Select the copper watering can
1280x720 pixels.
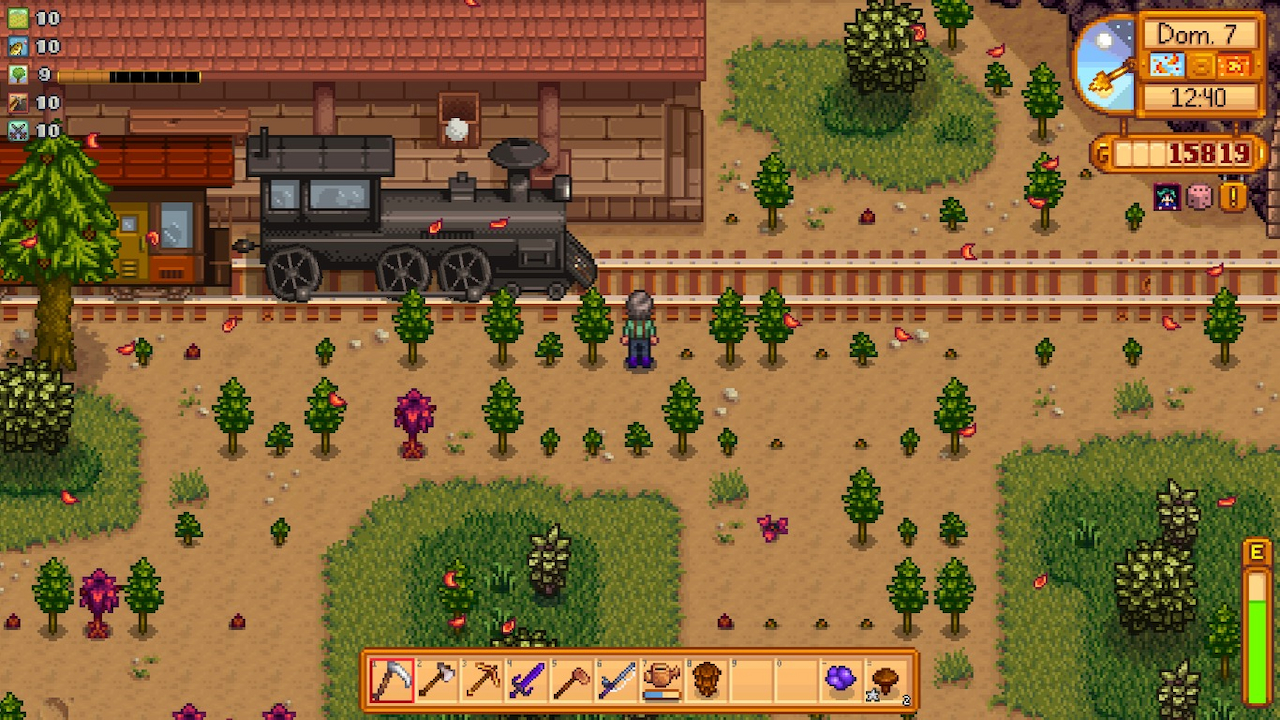(x=661, y=680)
